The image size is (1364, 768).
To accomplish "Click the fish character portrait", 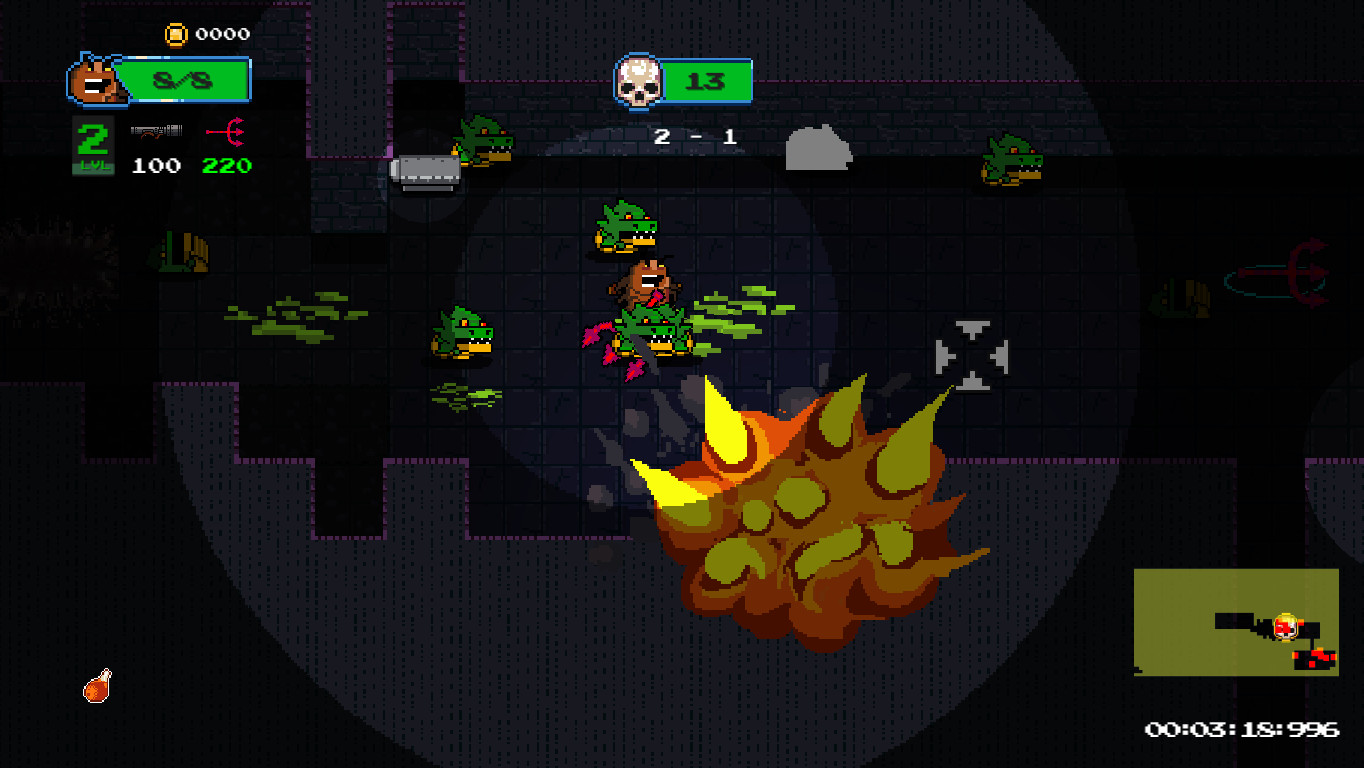I will (x=97, y=80).
